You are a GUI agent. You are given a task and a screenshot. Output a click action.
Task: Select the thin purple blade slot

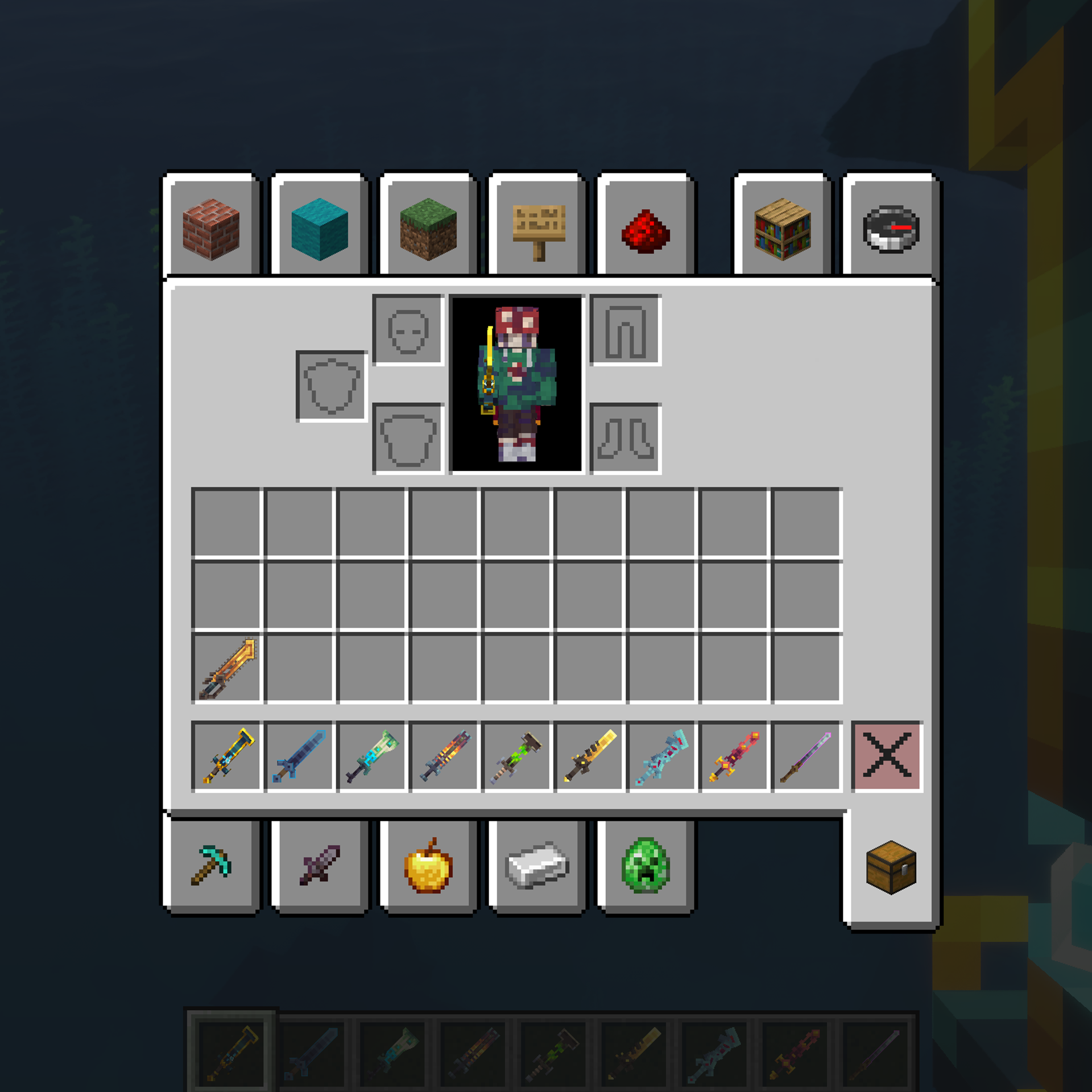tap(806, 756)
